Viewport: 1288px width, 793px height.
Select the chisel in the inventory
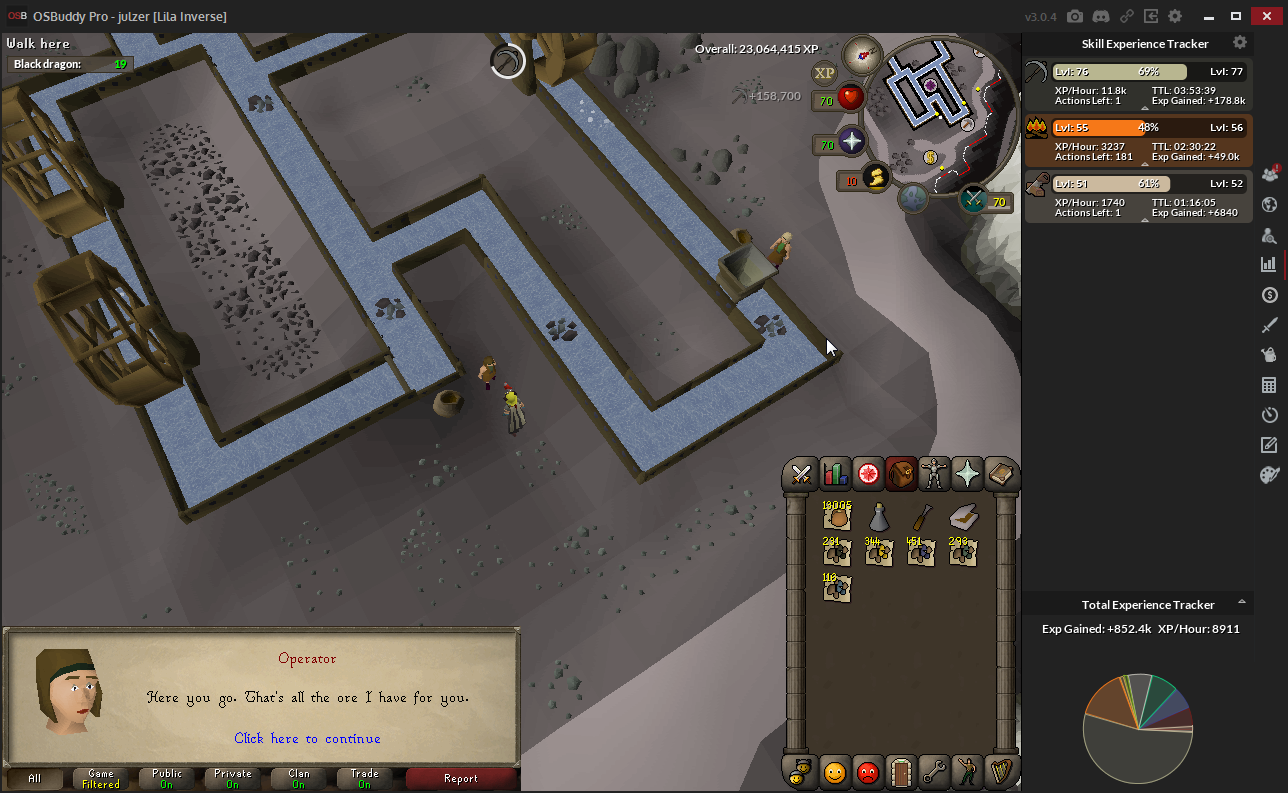[921, 517]
